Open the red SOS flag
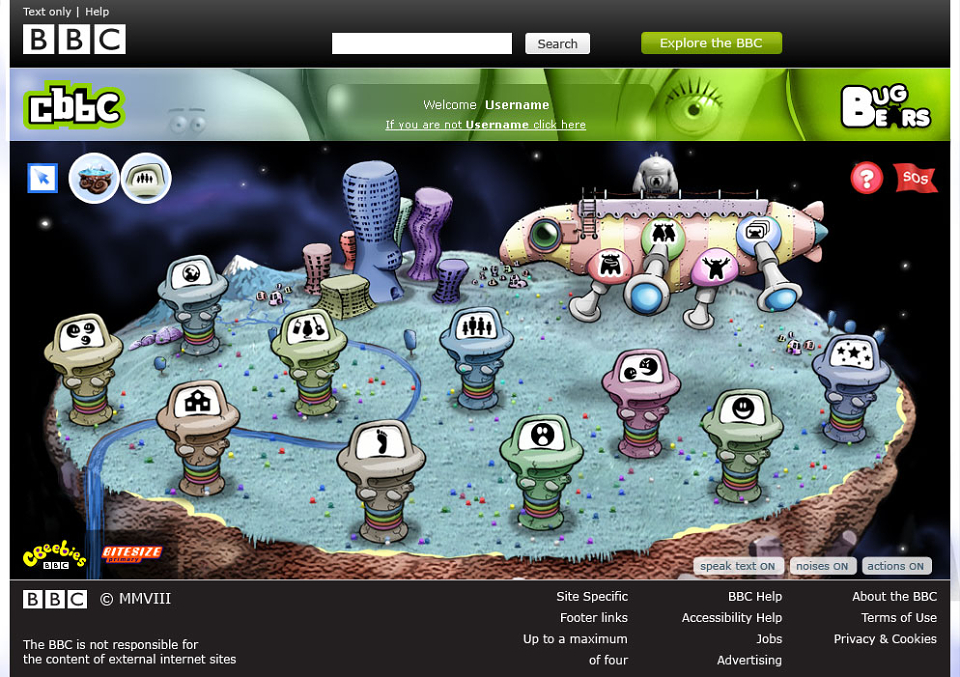The height and width of the screenshot is (677, 960). (914, 178)
